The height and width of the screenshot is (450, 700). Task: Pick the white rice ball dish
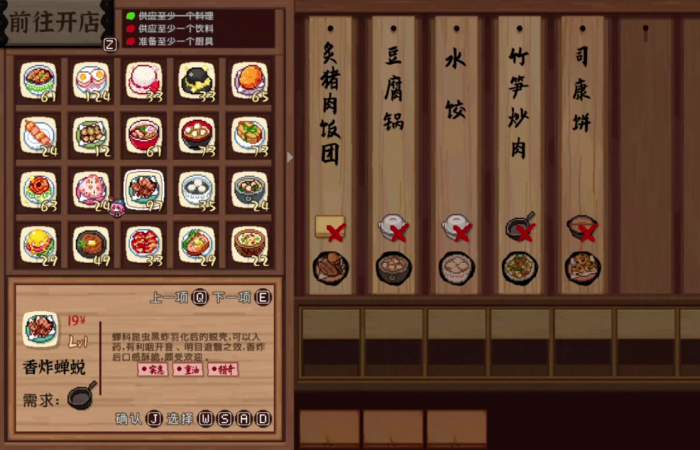(144, 80)
